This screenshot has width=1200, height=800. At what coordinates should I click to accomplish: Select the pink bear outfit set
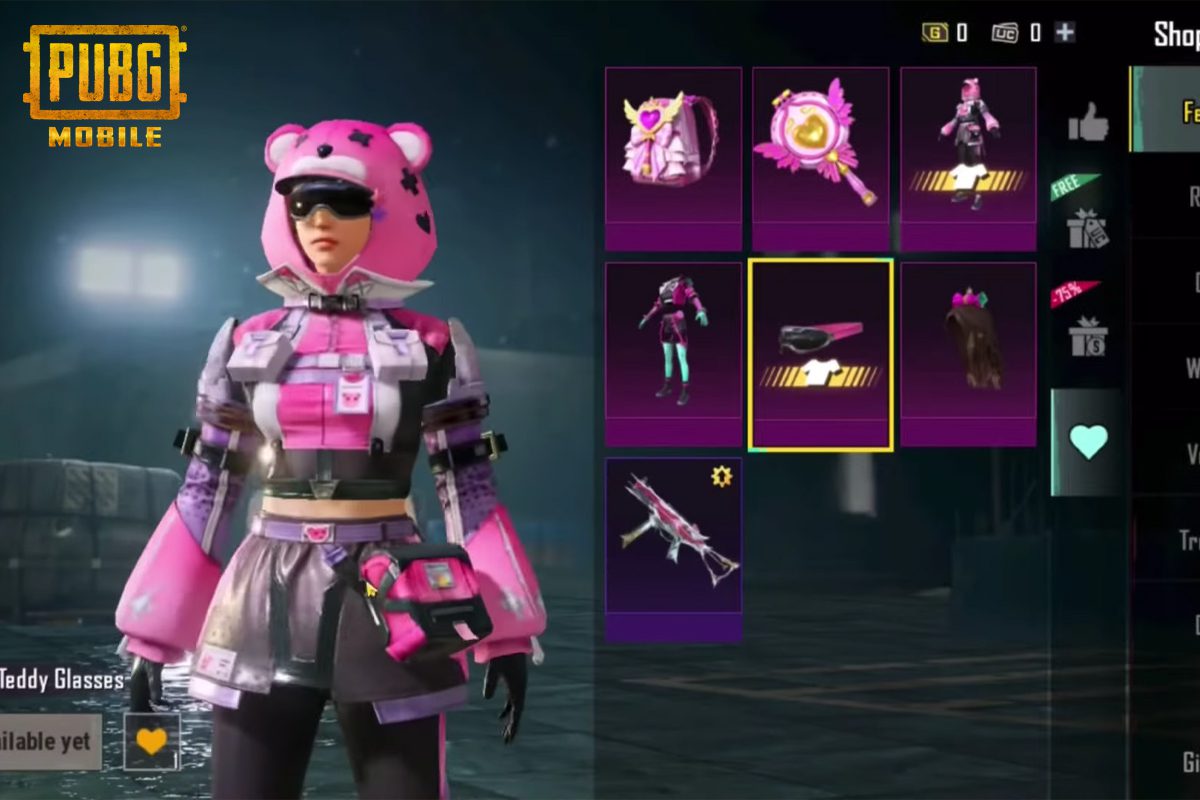(968, 157)
